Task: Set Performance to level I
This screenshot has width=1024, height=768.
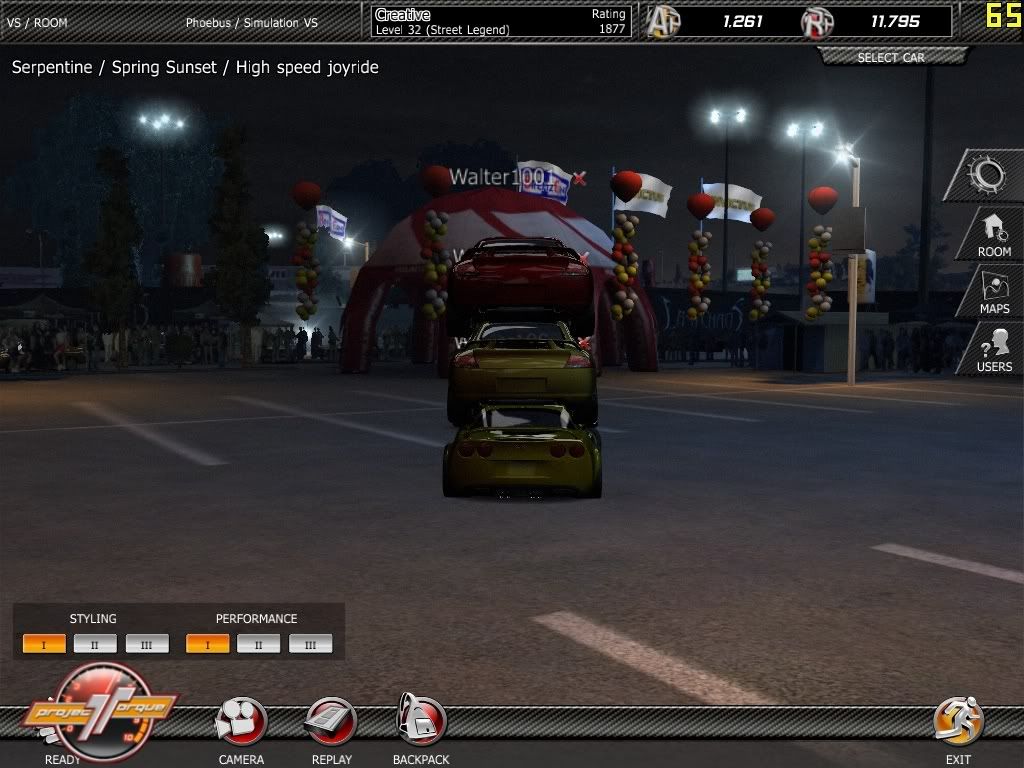Action: [x=207, y=644]
